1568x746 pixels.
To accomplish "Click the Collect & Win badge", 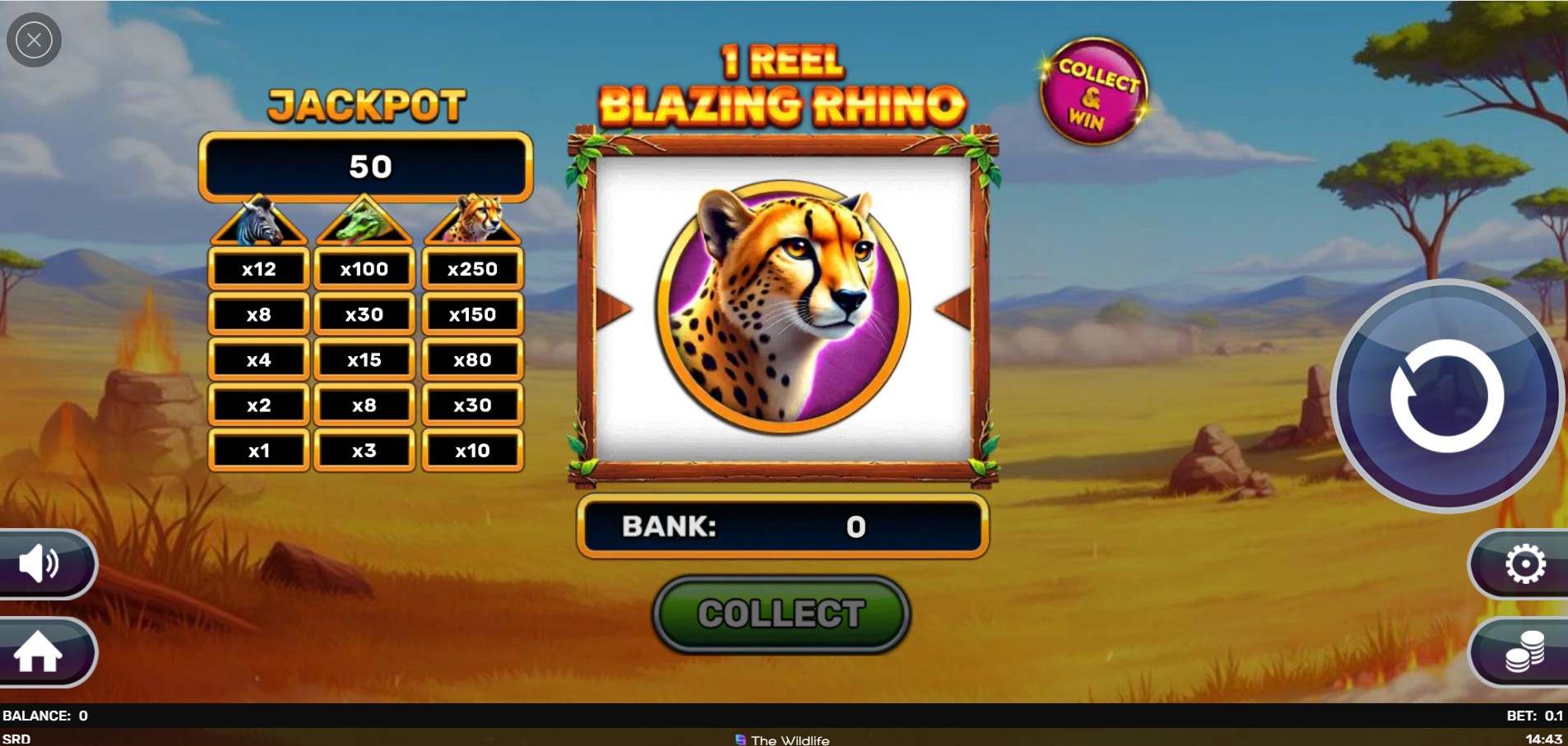I will click(1092, 93).
